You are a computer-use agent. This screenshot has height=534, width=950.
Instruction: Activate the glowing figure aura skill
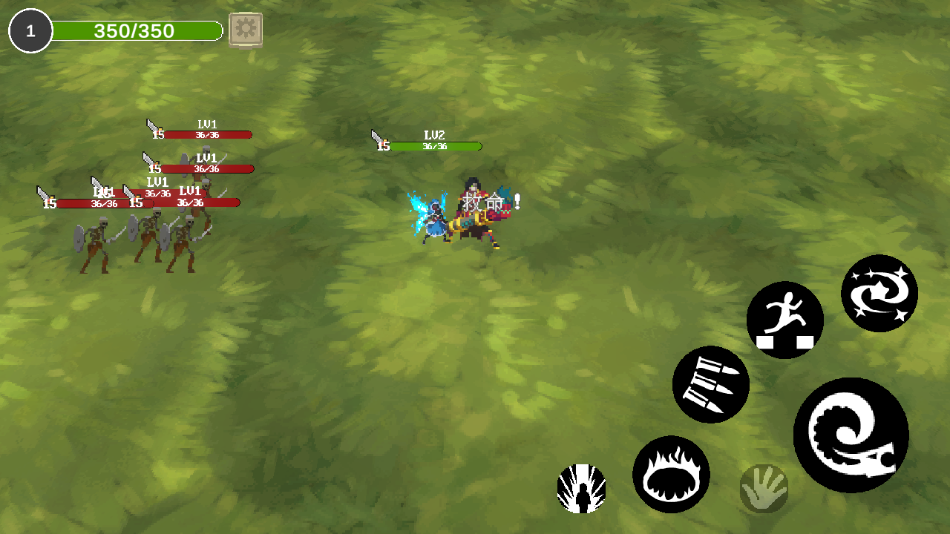click(581, 489)
